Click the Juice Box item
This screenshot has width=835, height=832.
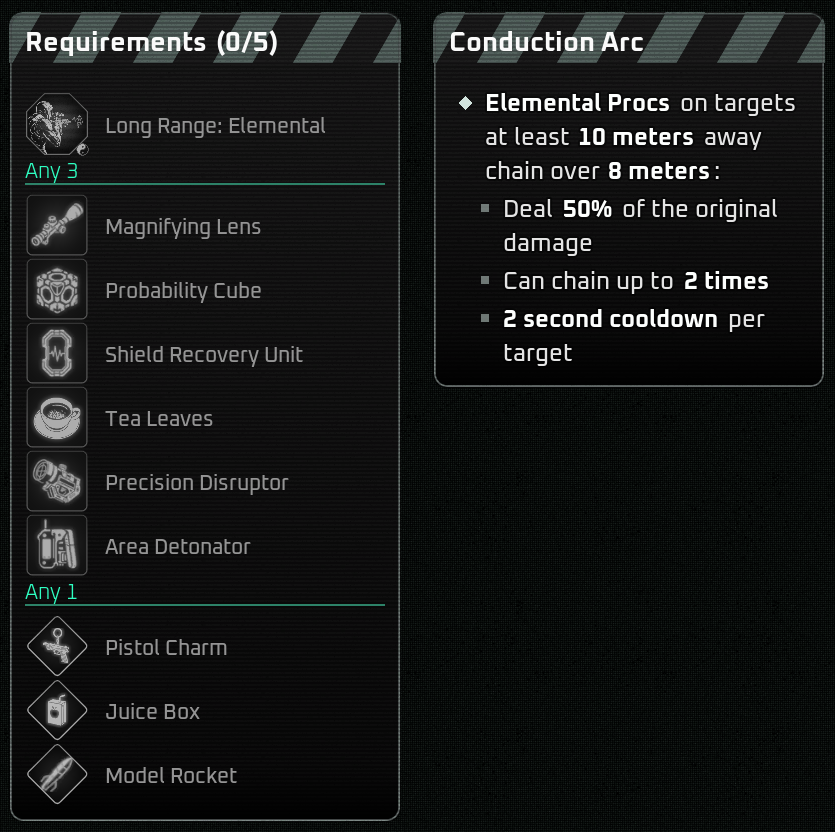153,712
